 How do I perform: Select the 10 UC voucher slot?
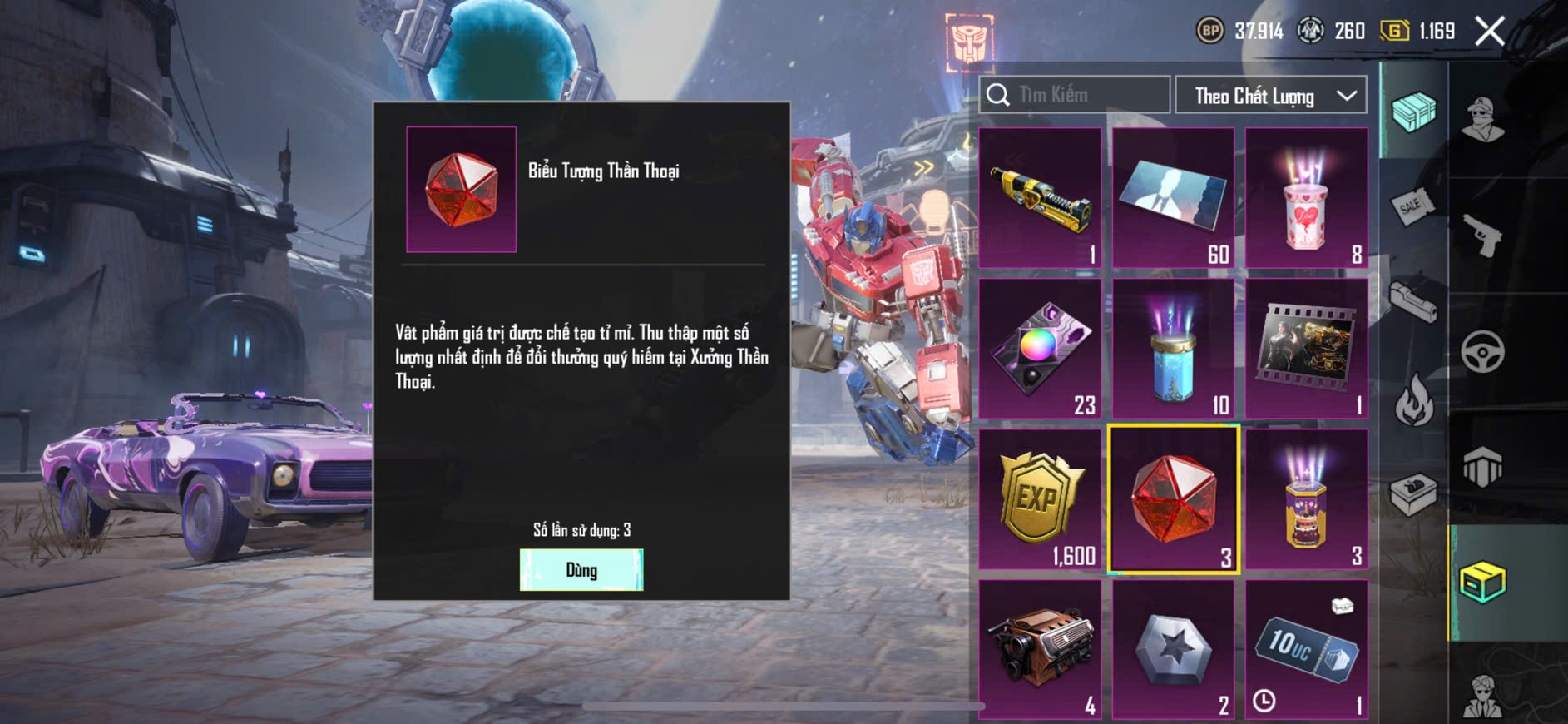pos(1306,649)
